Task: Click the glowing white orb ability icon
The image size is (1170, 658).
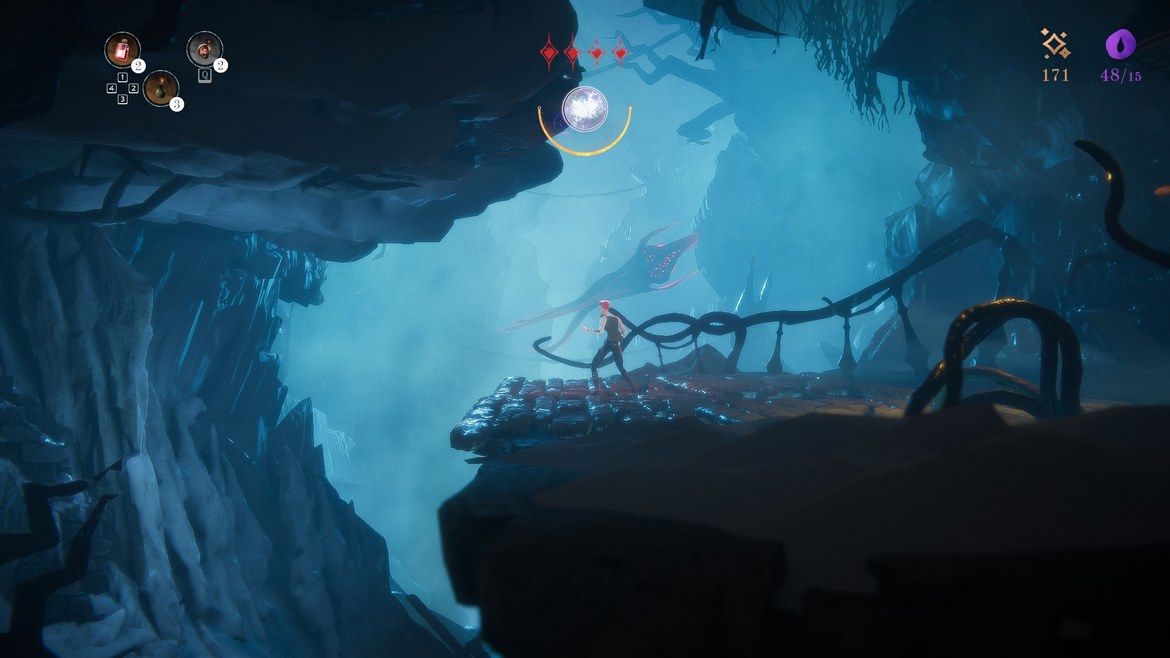Action: [x=584, y=109]
